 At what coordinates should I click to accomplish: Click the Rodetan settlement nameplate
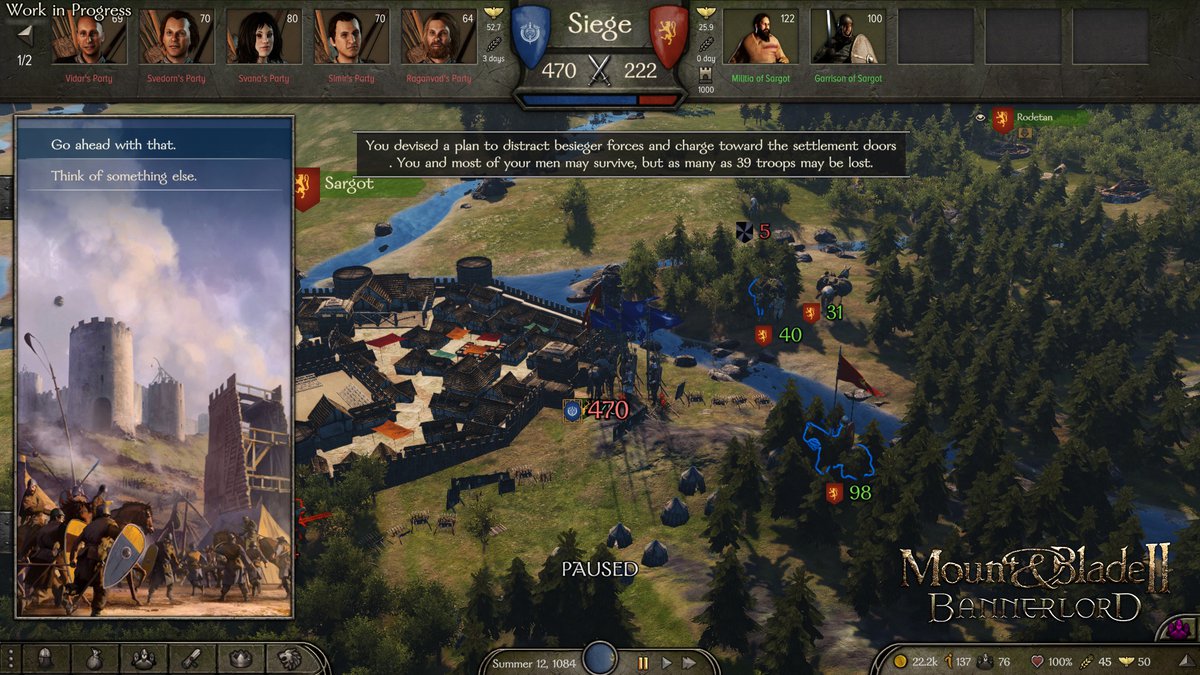(x=1040, y=118)
